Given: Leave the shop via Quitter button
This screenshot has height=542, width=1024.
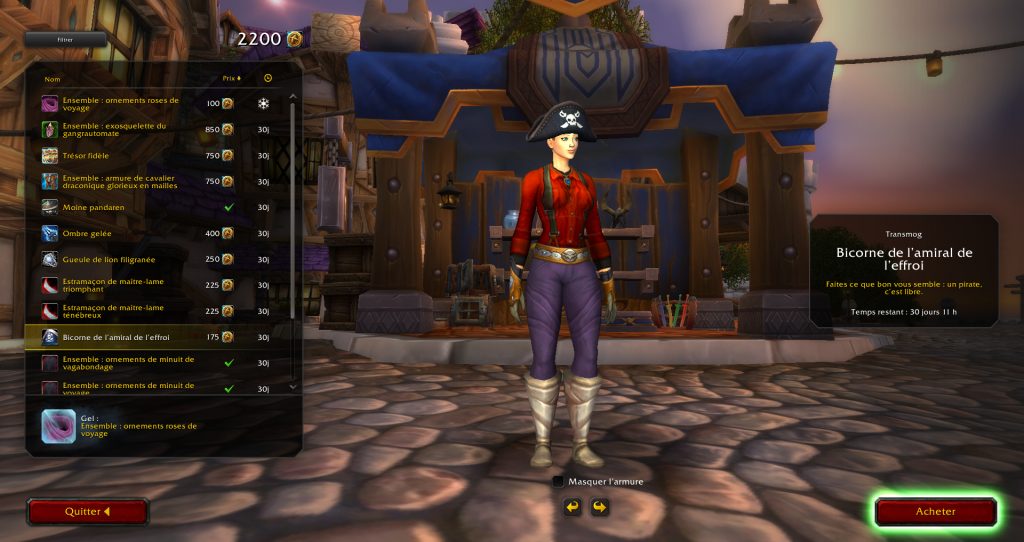Looking at the screenshot, I should 87,511.
